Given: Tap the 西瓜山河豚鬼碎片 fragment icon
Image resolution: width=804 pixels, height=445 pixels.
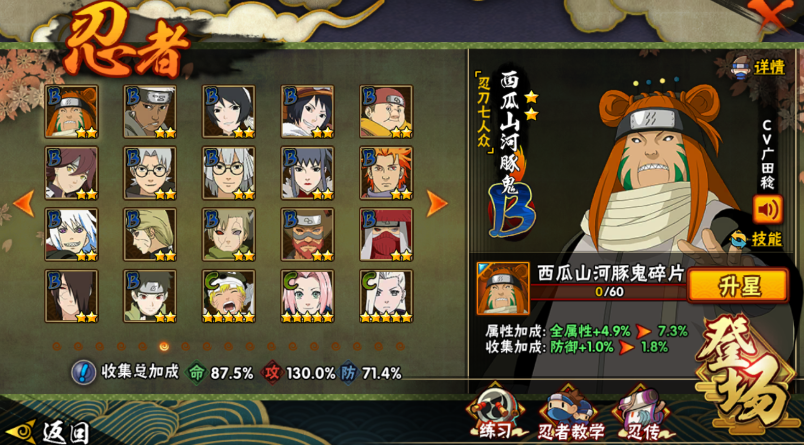Looking at the screenshot, I should (x=502, y=287).
